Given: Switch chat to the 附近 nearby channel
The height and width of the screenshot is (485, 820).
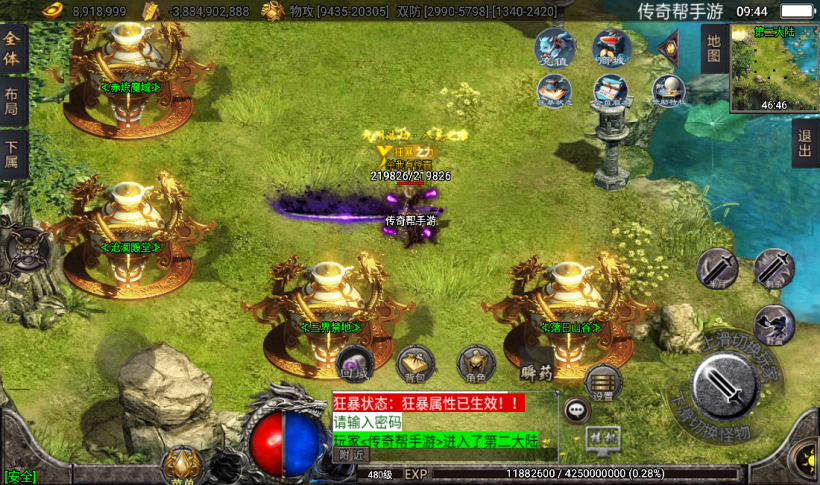Looking at the screenshot, I should (352, 454).
